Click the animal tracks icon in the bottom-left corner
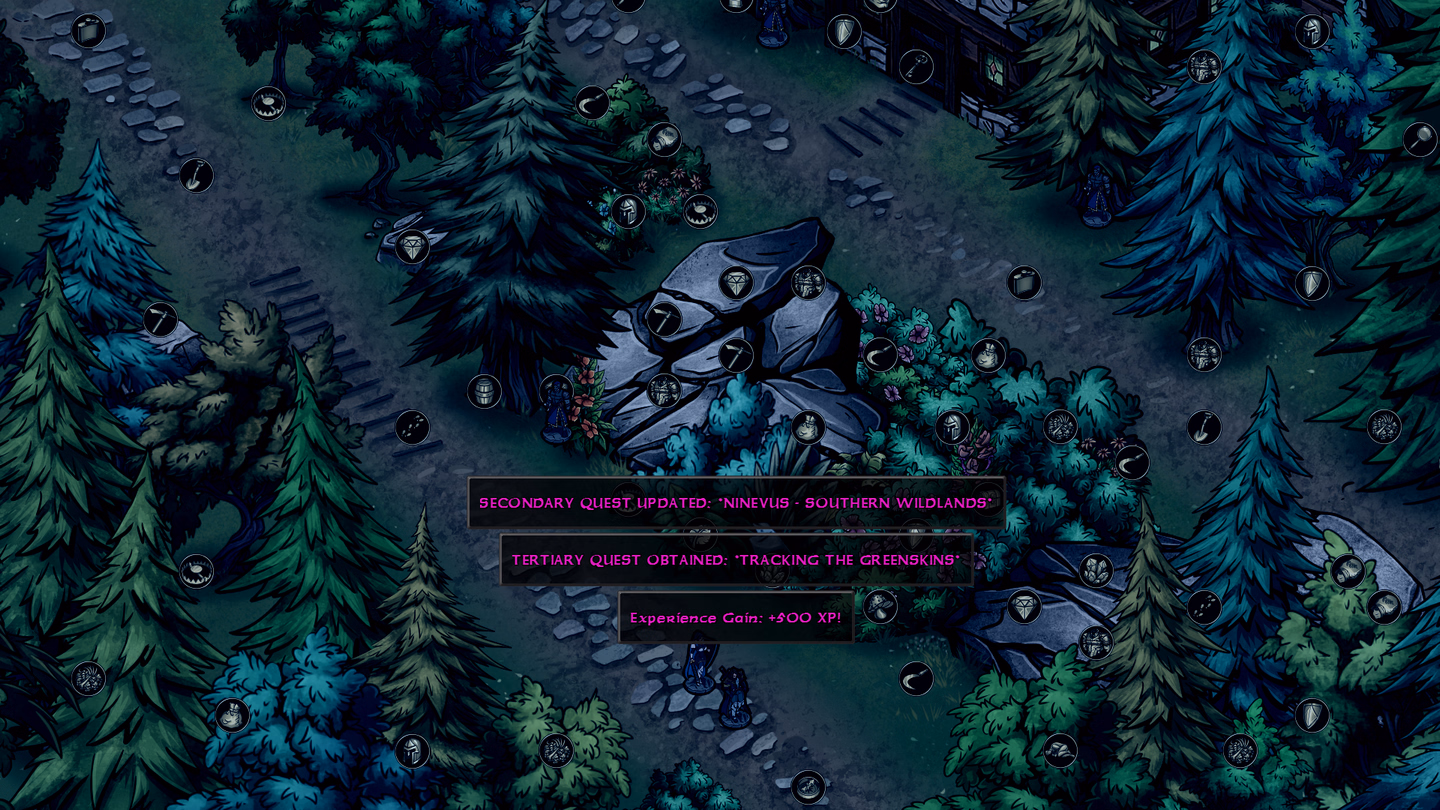 [87, 677]
